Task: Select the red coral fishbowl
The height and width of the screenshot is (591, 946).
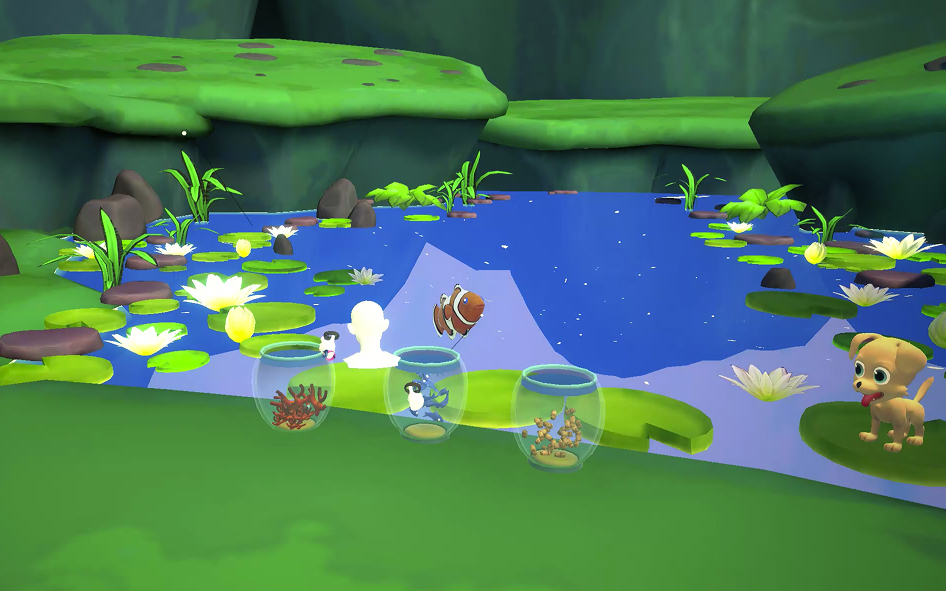Action: (x=293, y=389)
